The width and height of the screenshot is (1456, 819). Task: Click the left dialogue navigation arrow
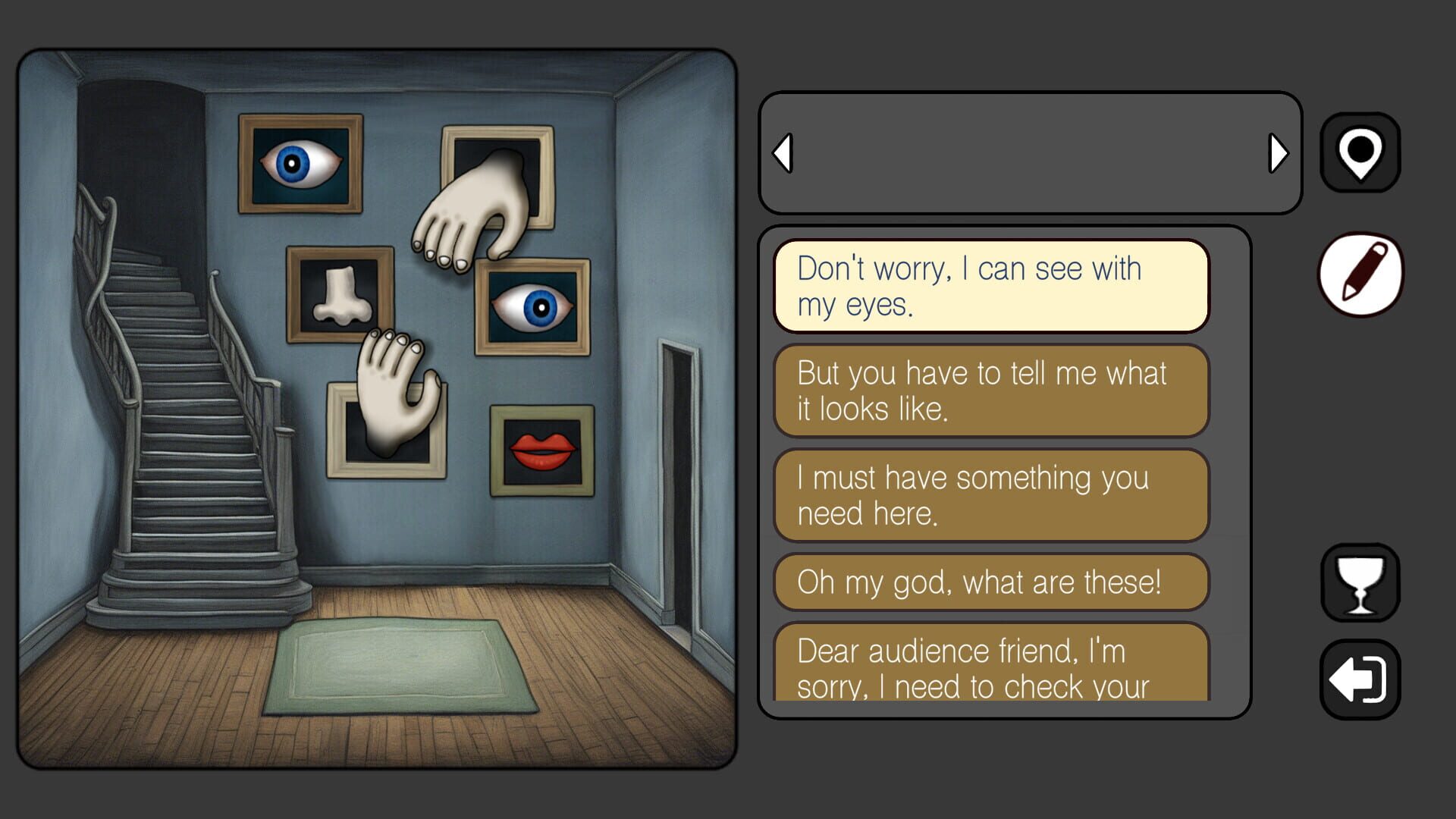[783, 153]
